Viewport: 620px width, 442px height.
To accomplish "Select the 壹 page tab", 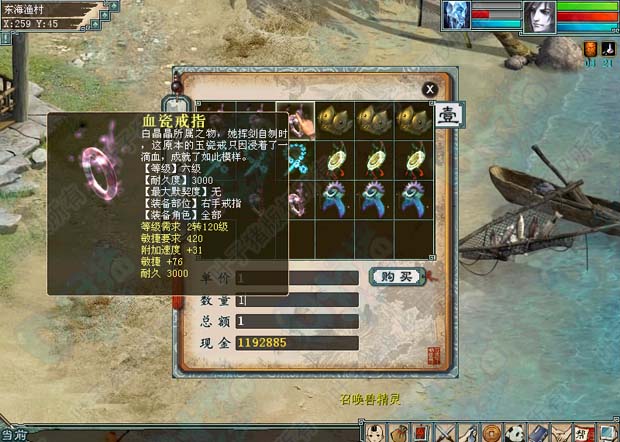I will [447, 115].
